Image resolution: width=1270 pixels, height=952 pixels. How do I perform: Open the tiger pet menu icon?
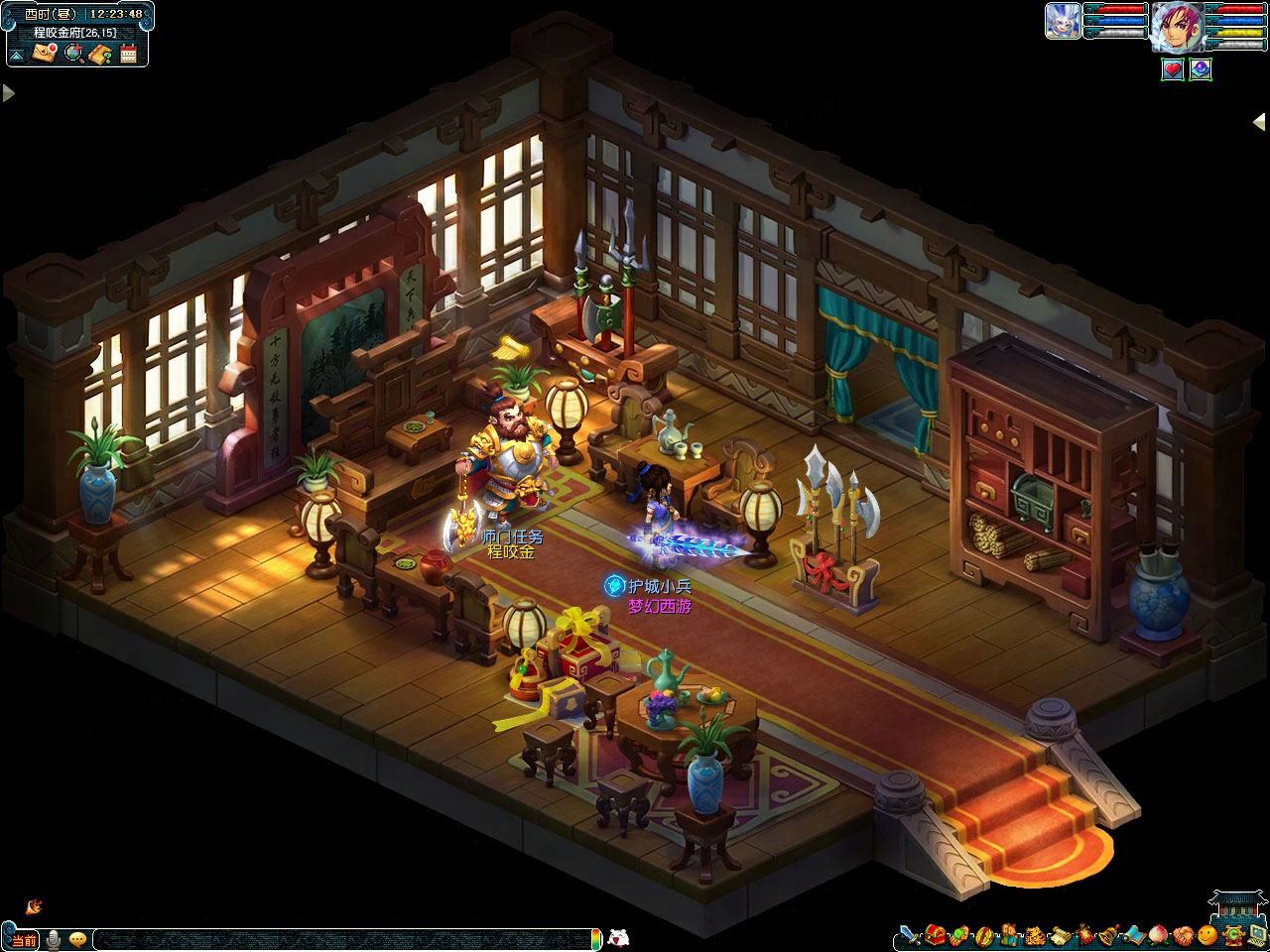point(1033,934)
